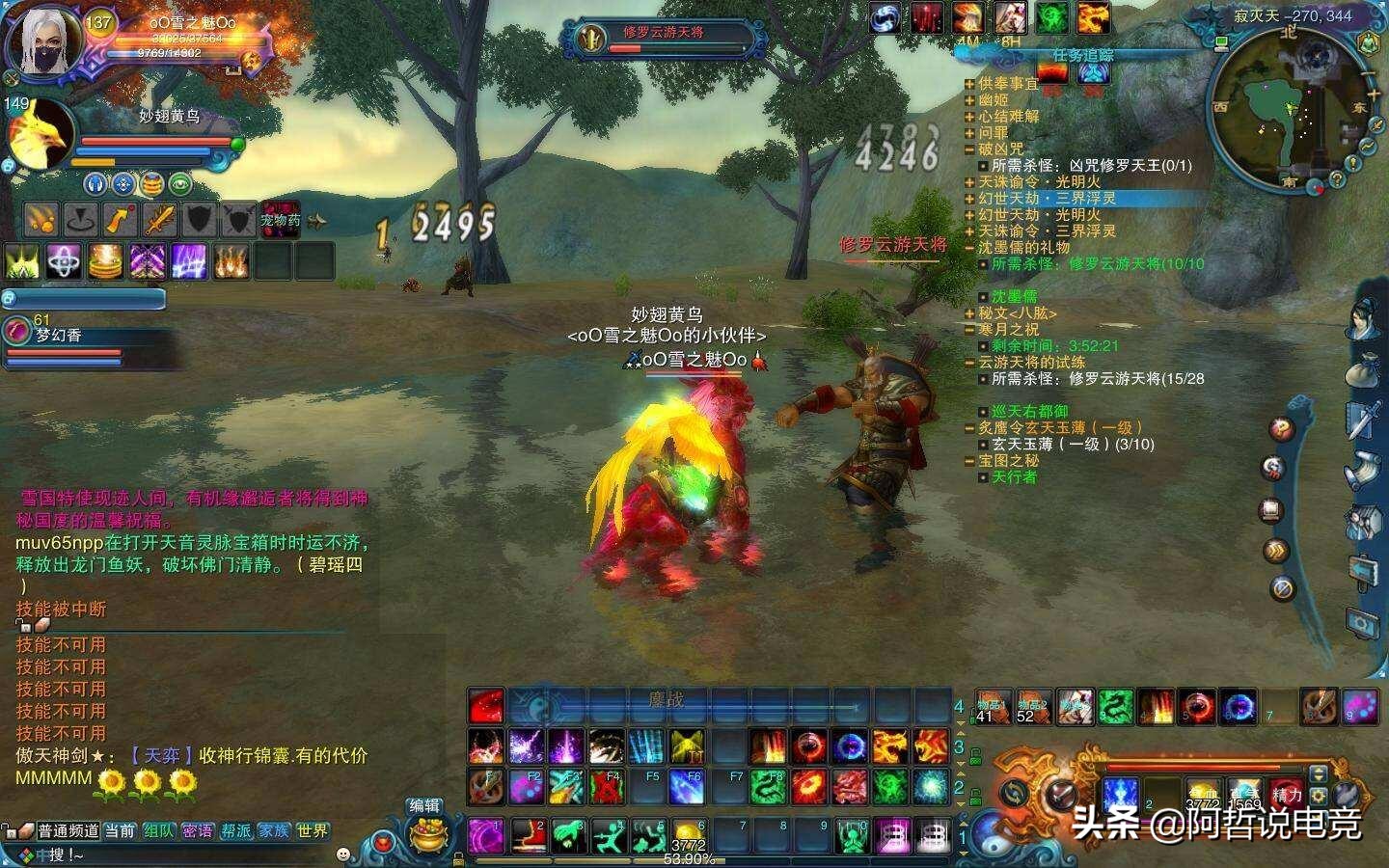Click the green eye icon above the pet skill bar
The width and height of the screenshot is (1389, 868).
coord(180,184)
